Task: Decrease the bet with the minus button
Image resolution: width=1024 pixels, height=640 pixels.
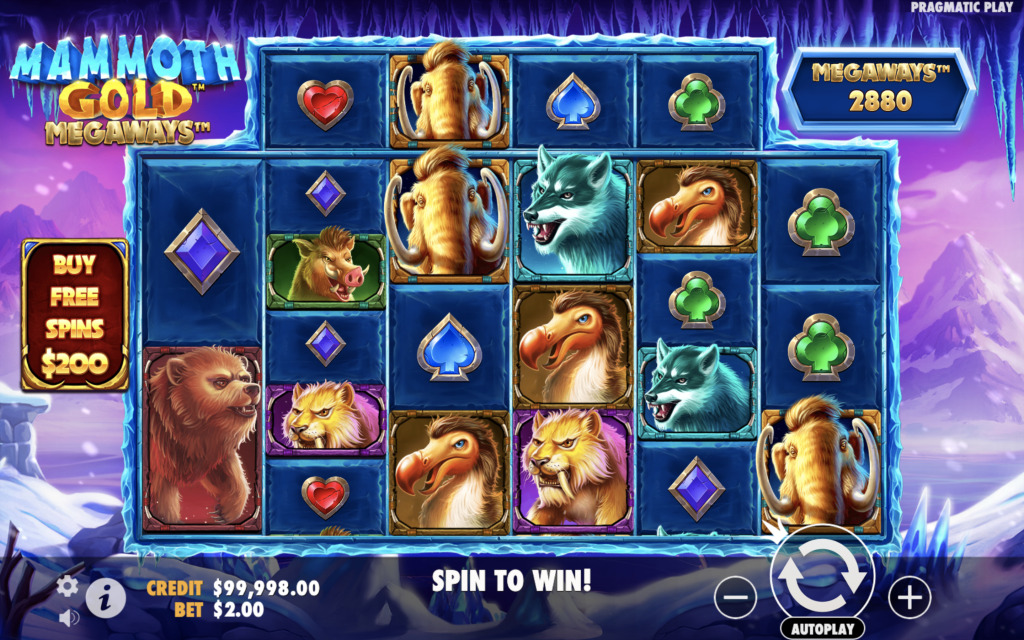Action: coord(735,598)
